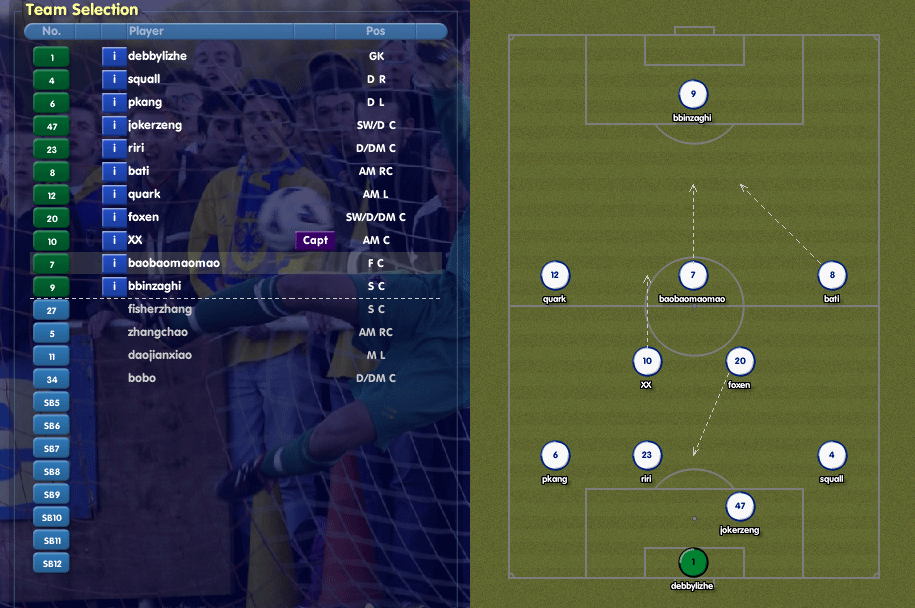The image size is (915, 608).
Task: Select the SB12 substitute slot
Action: (x=51, y=563)
